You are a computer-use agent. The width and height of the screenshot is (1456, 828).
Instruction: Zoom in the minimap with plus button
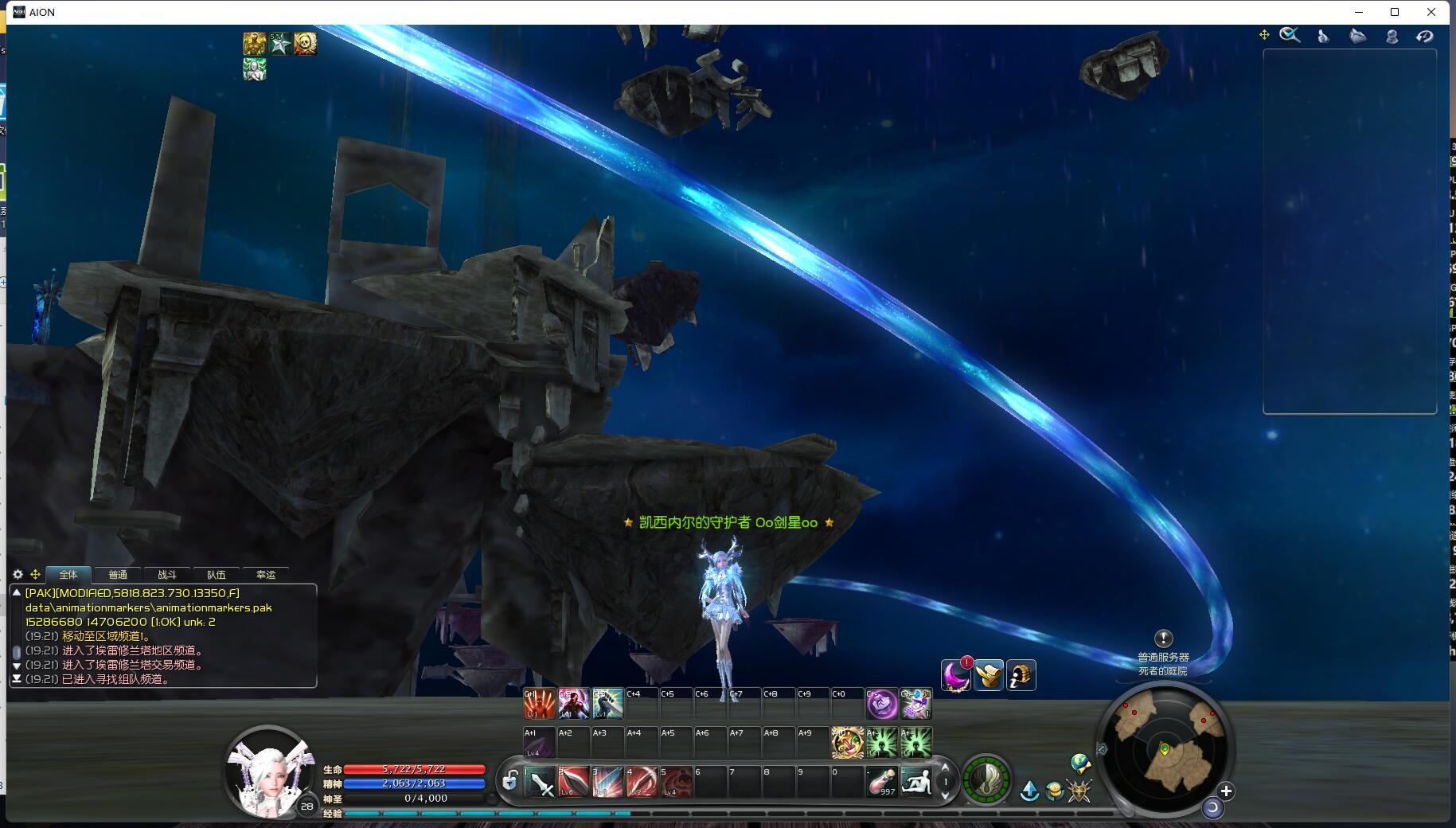pos(1226,791)
